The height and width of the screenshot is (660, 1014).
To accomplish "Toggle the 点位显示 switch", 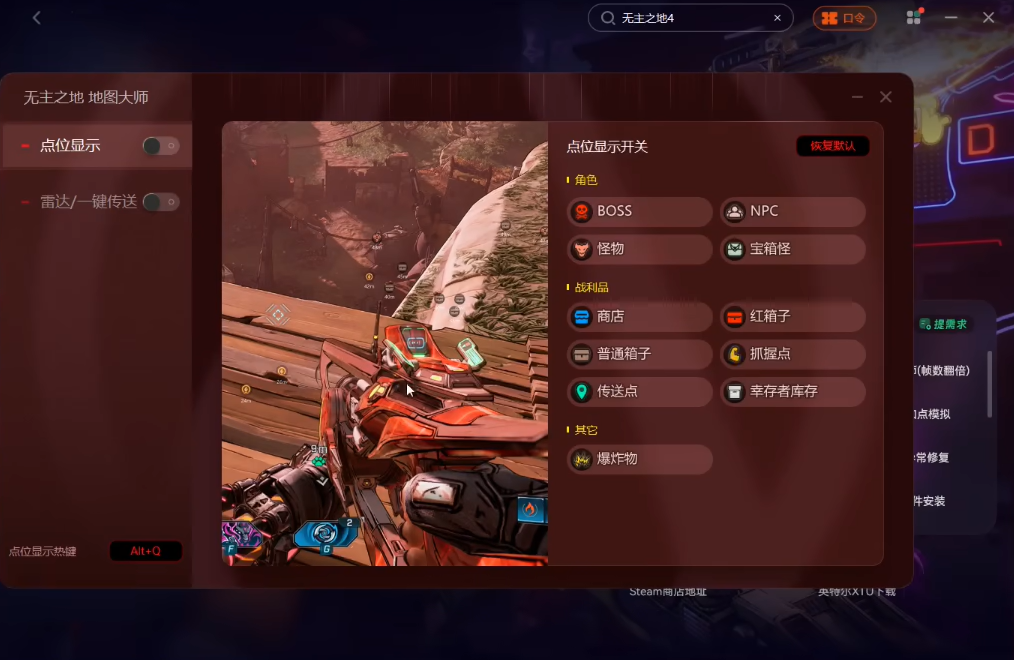I will [161, 146].
